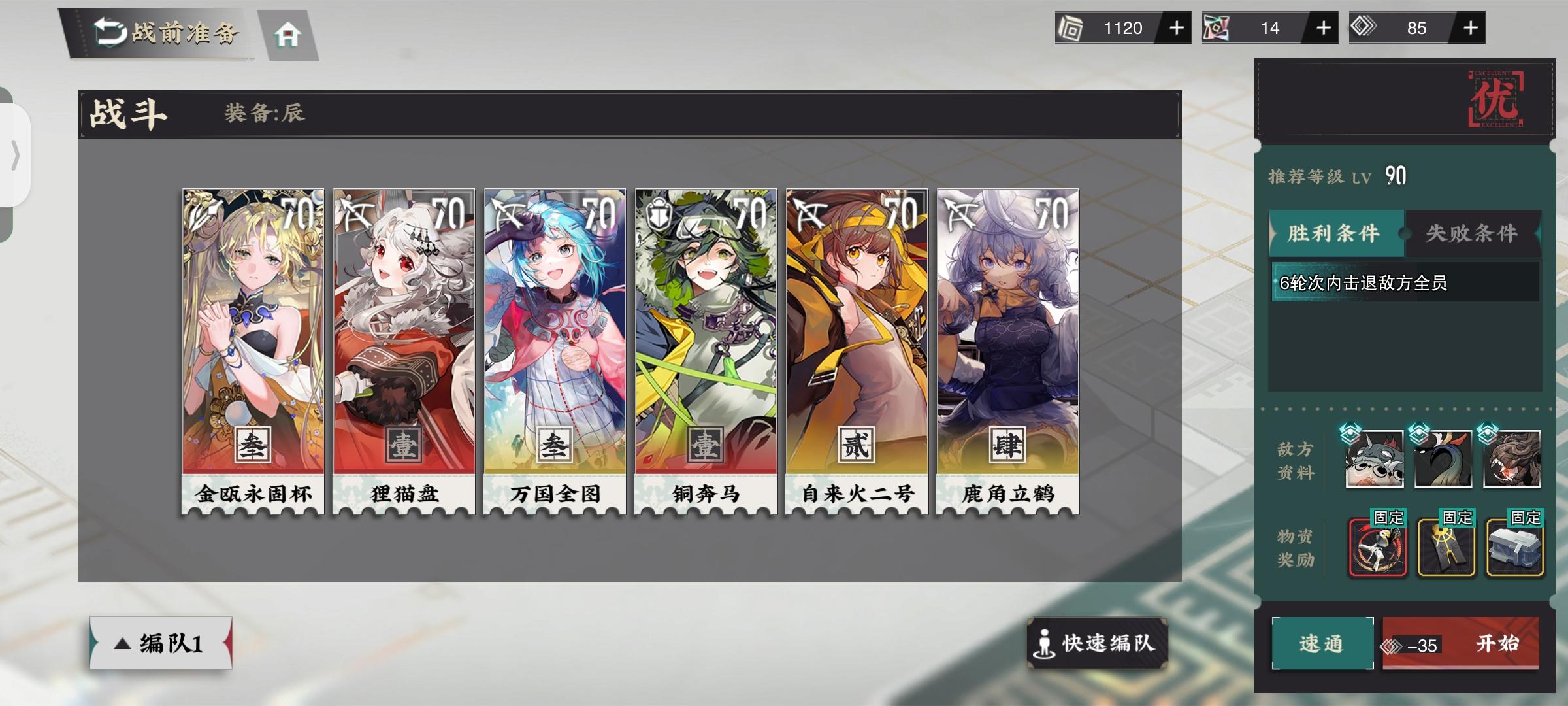Collapse the 编队1 team panel
Screen dimensions: 1568x706
click(x=159, y=644)
